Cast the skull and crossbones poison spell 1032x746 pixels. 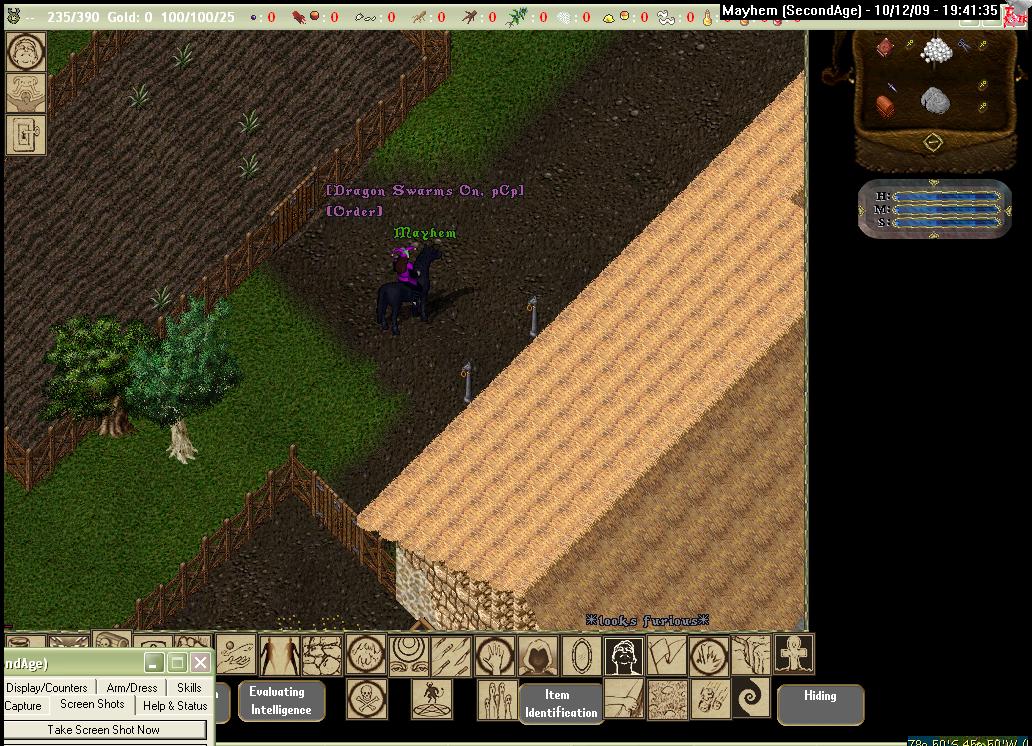point(367,698)
